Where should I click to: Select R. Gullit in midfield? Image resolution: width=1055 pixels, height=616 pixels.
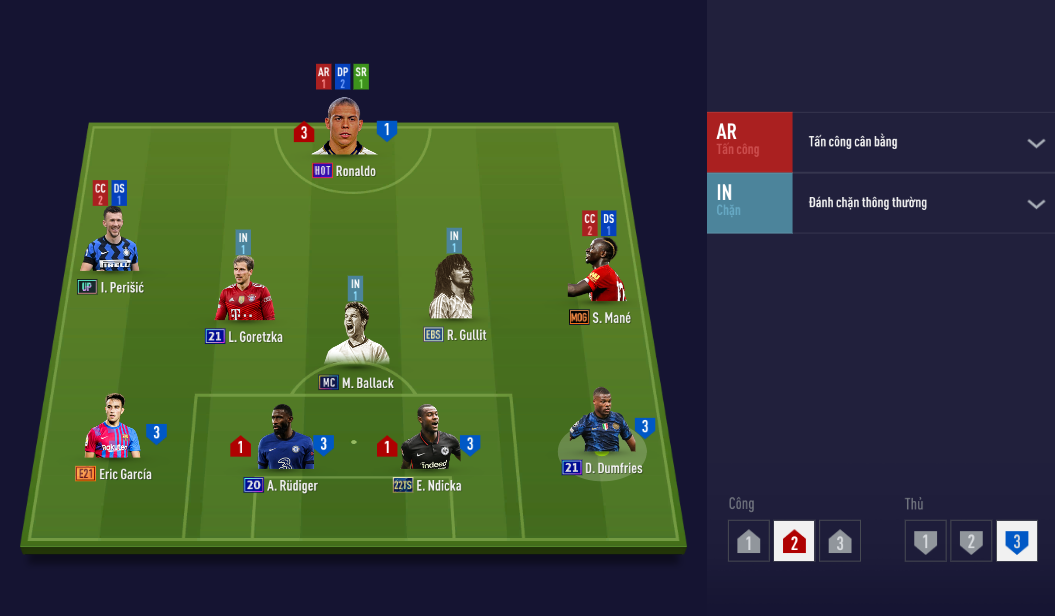455,290
